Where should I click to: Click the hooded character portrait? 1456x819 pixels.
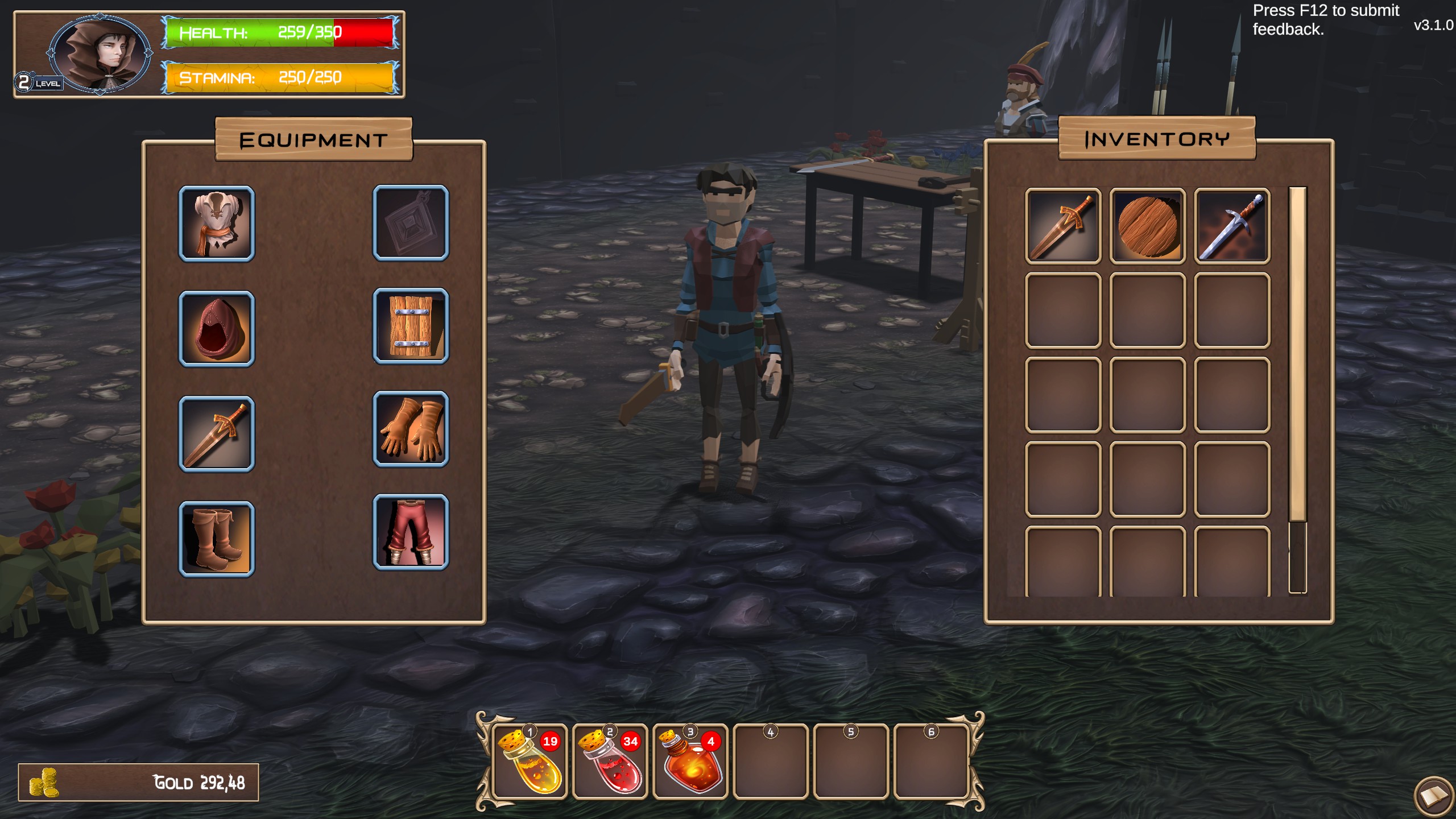(101, 54)
